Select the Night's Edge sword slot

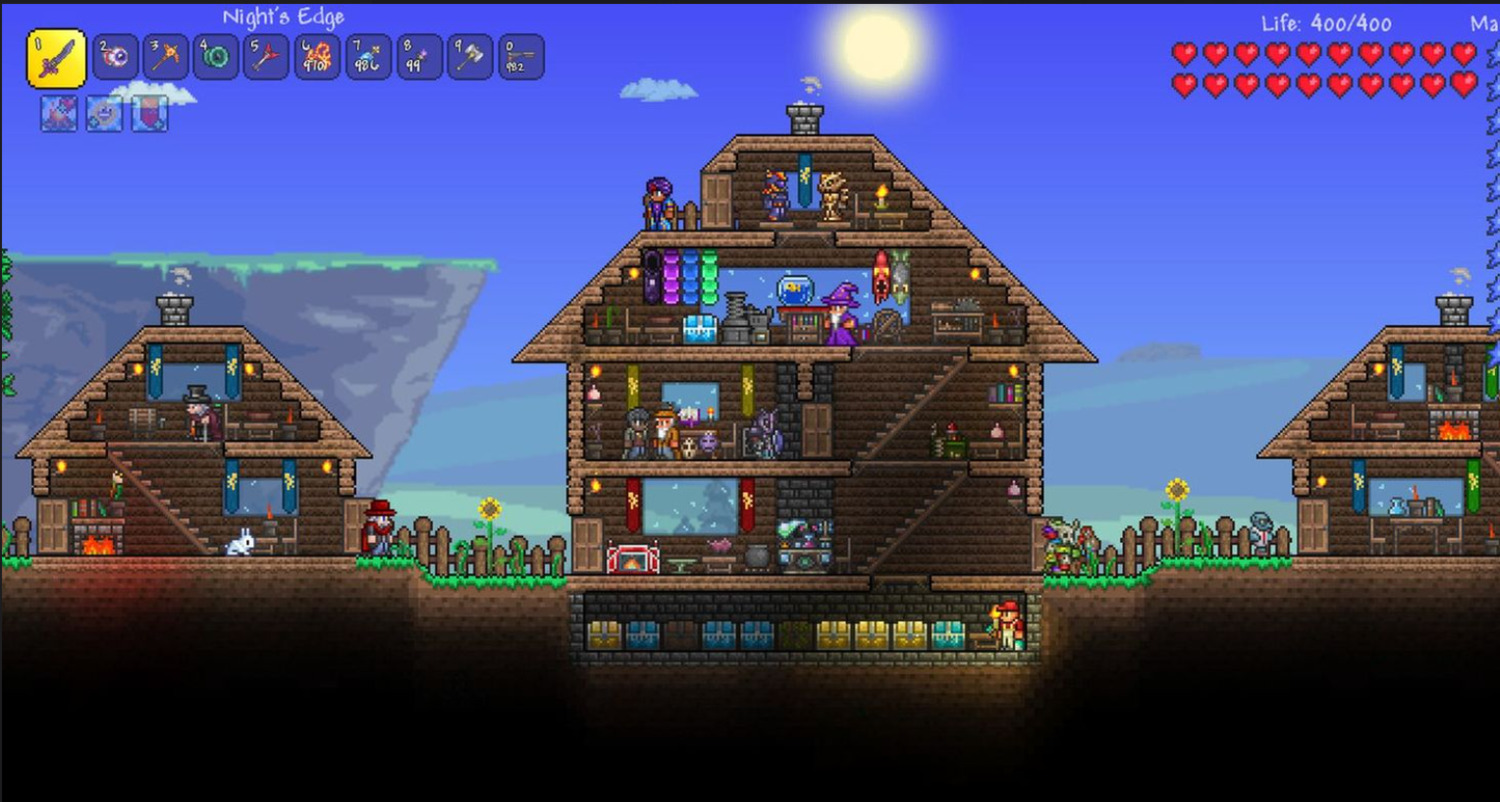click(x=56, y=58)
